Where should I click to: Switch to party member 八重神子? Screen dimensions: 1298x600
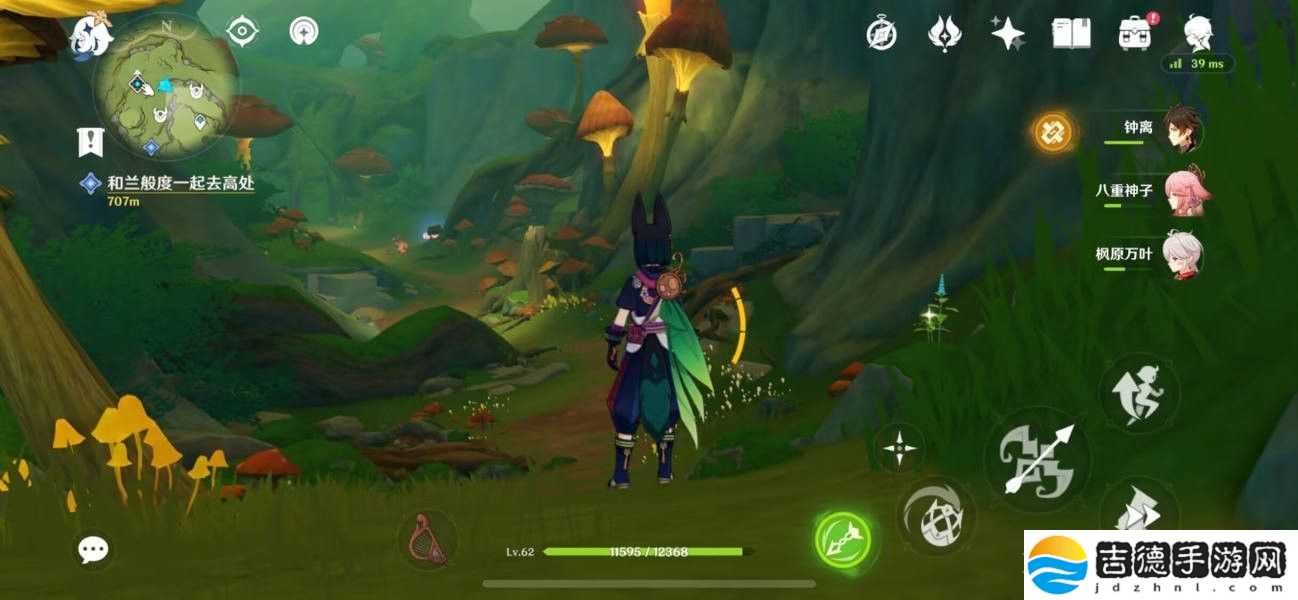tap(1184, 192)
